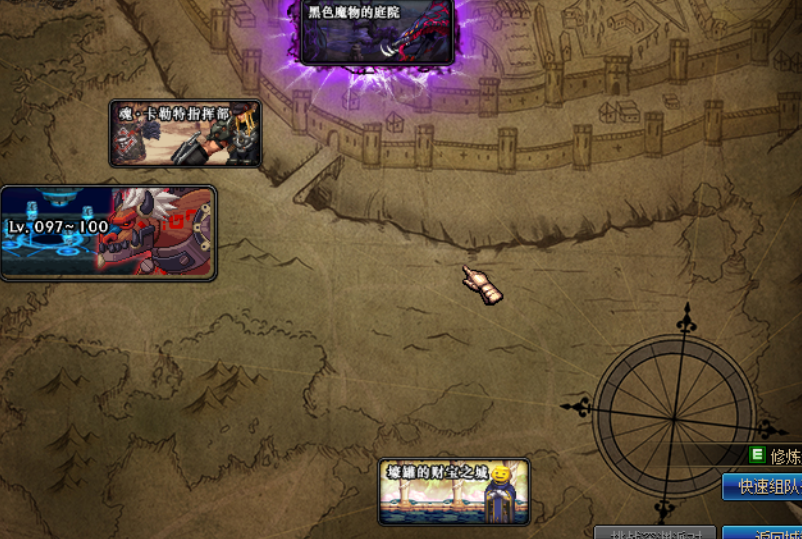Screen dimensions: 802x539
Task: Return to town with the 返回城镇 button
Action: coord(763,533)
